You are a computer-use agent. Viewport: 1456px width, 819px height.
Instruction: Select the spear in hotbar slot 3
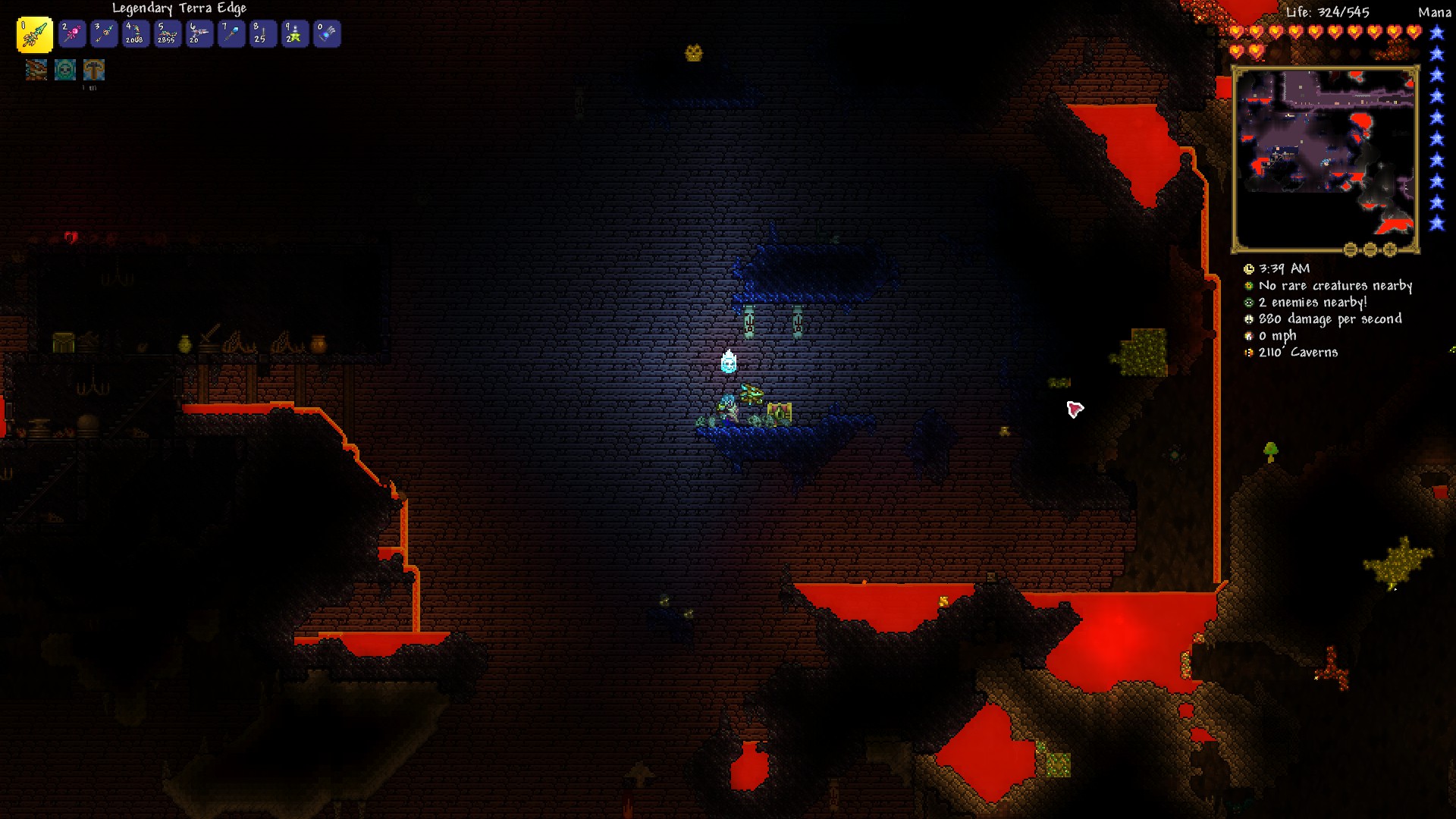click(x=104, y=33)
